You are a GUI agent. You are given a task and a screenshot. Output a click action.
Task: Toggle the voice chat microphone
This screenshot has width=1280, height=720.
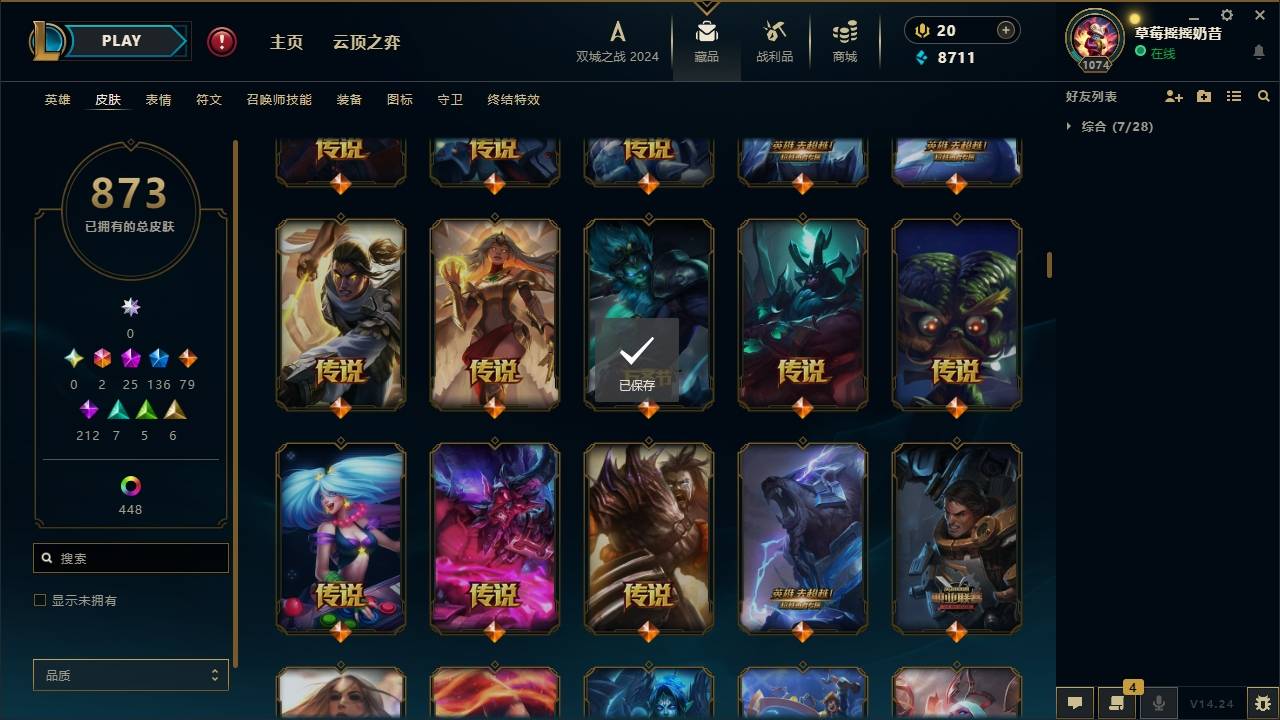(1158, 703)
